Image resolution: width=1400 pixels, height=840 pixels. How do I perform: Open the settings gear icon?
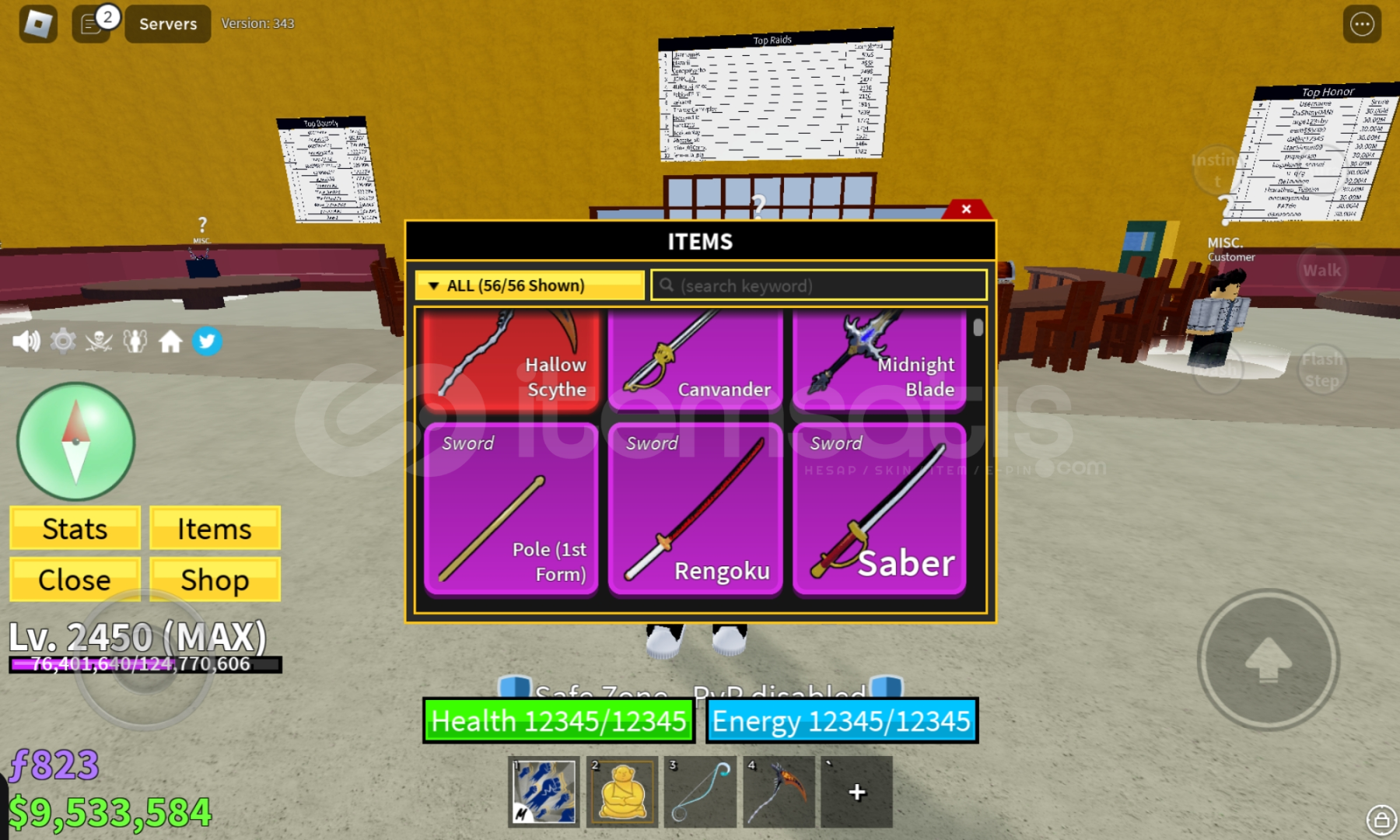pos(63,342)
